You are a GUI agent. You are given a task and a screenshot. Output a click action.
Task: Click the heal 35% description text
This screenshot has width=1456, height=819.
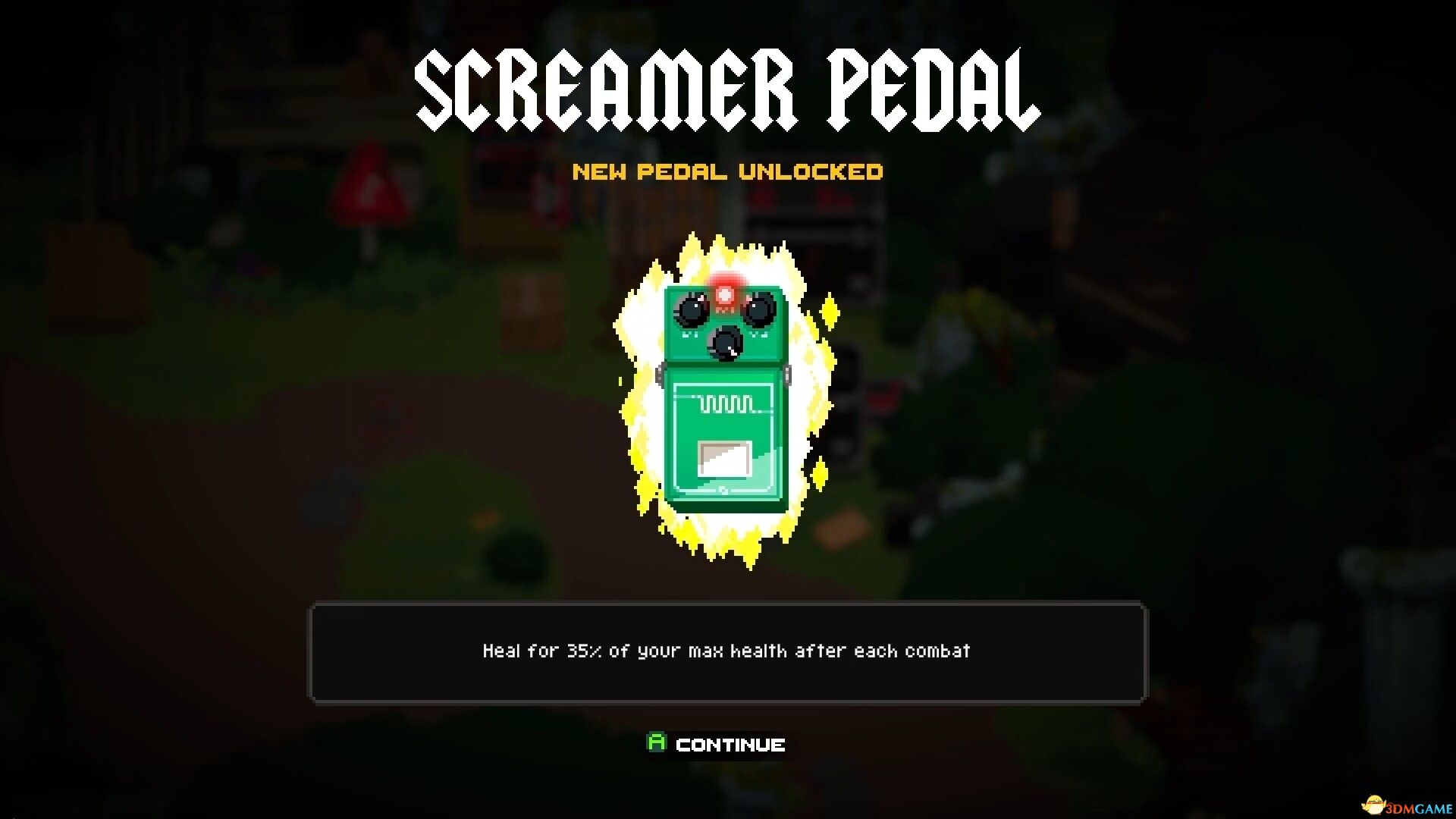tap(726, 651)
